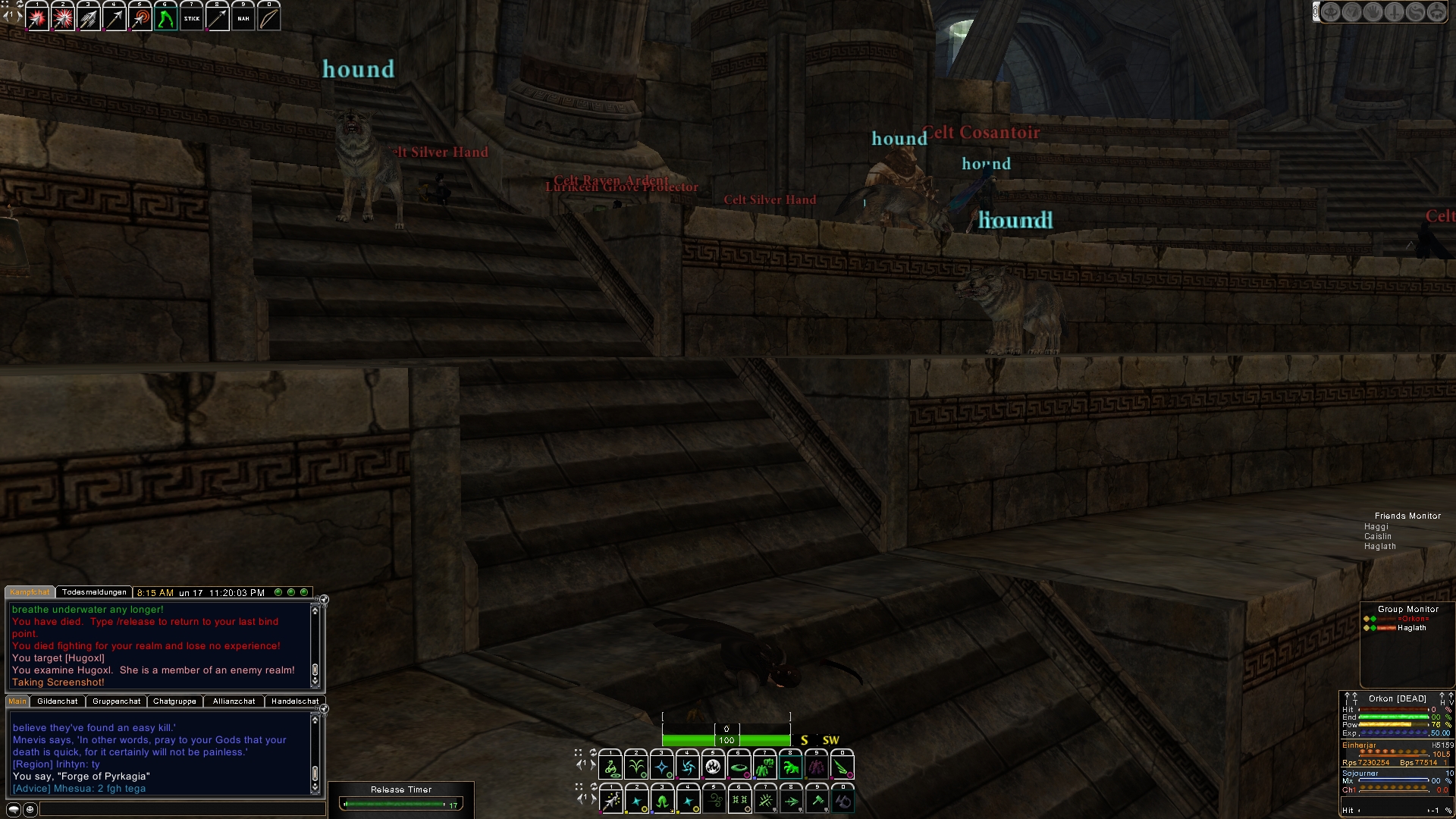Select Haglath in the Group Monitor
This screenshot has height=819, width=1456.
click(x=1411, y=628)
